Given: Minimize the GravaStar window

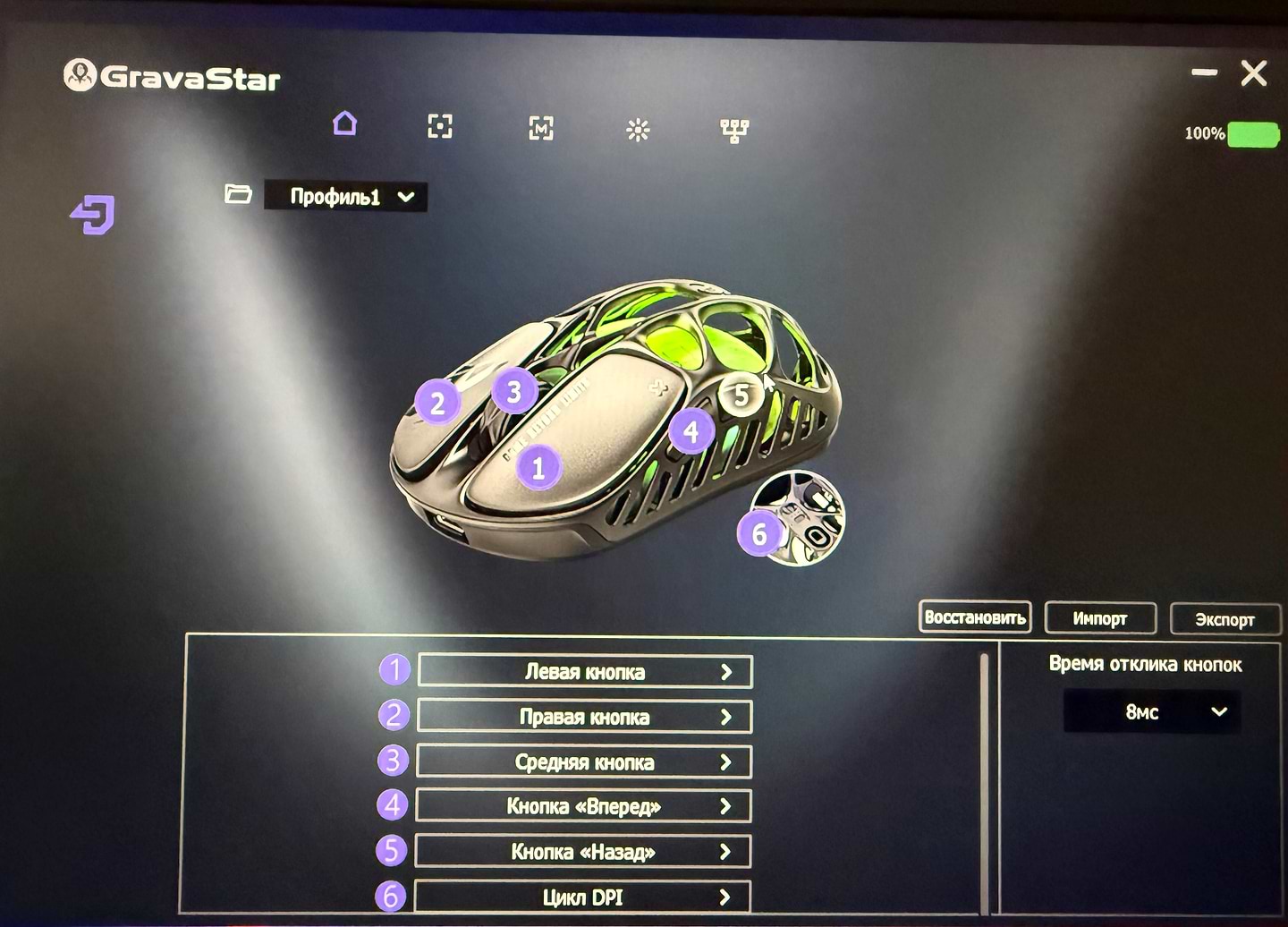Looking at the screenshot, I should click(x=1204, y=72).
